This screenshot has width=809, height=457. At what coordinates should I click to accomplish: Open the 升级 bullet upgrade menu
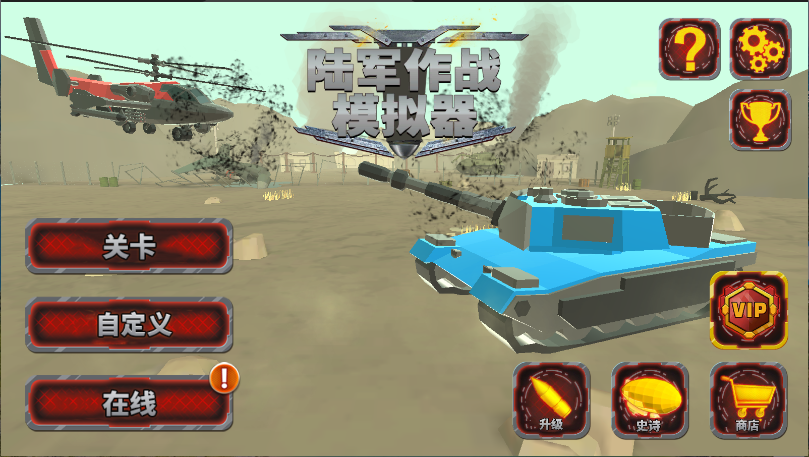pyautogui.click(x=551, y=401)
